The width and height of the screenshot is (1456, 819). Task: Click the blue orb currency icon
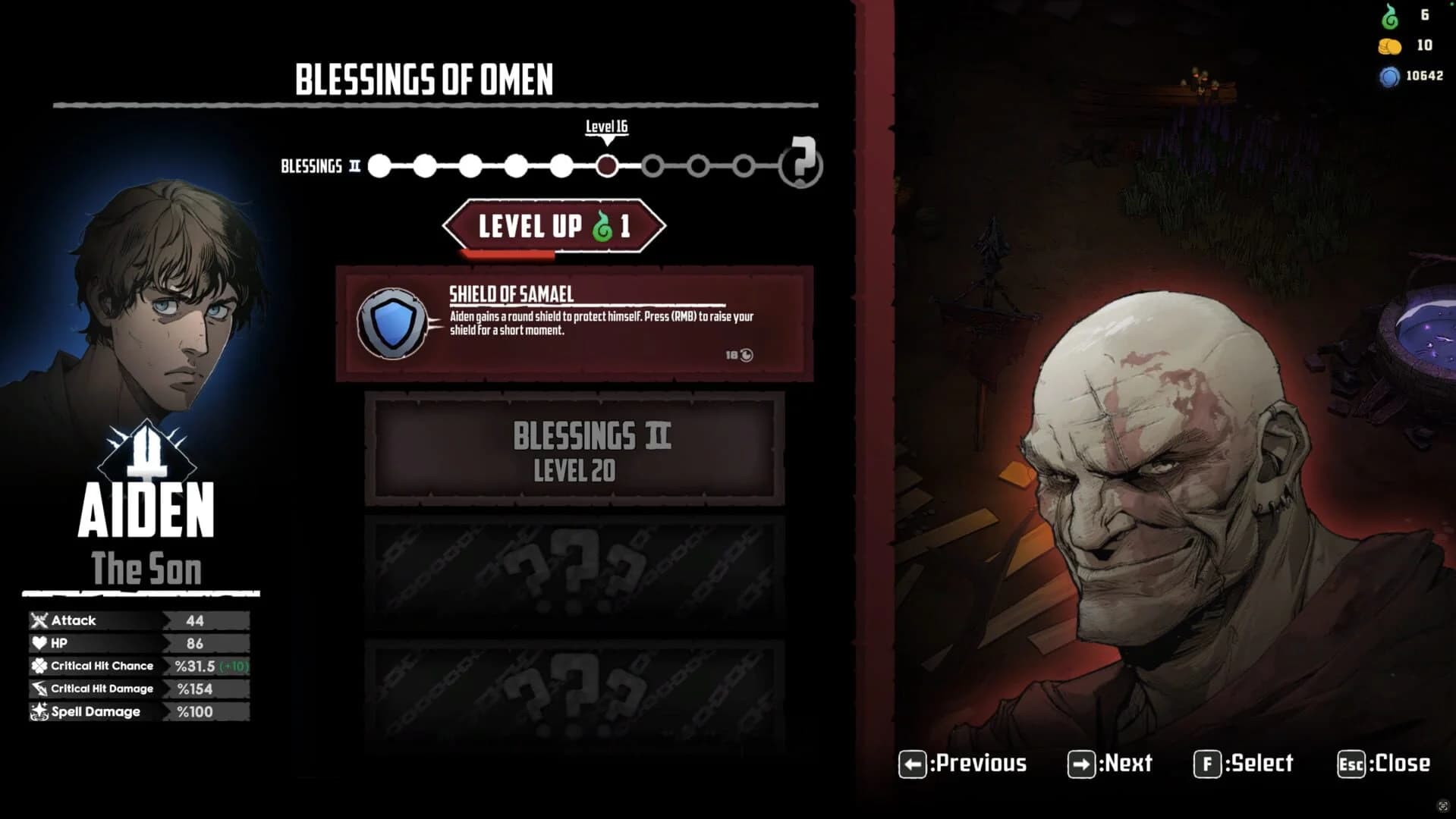pos(1390,77)
